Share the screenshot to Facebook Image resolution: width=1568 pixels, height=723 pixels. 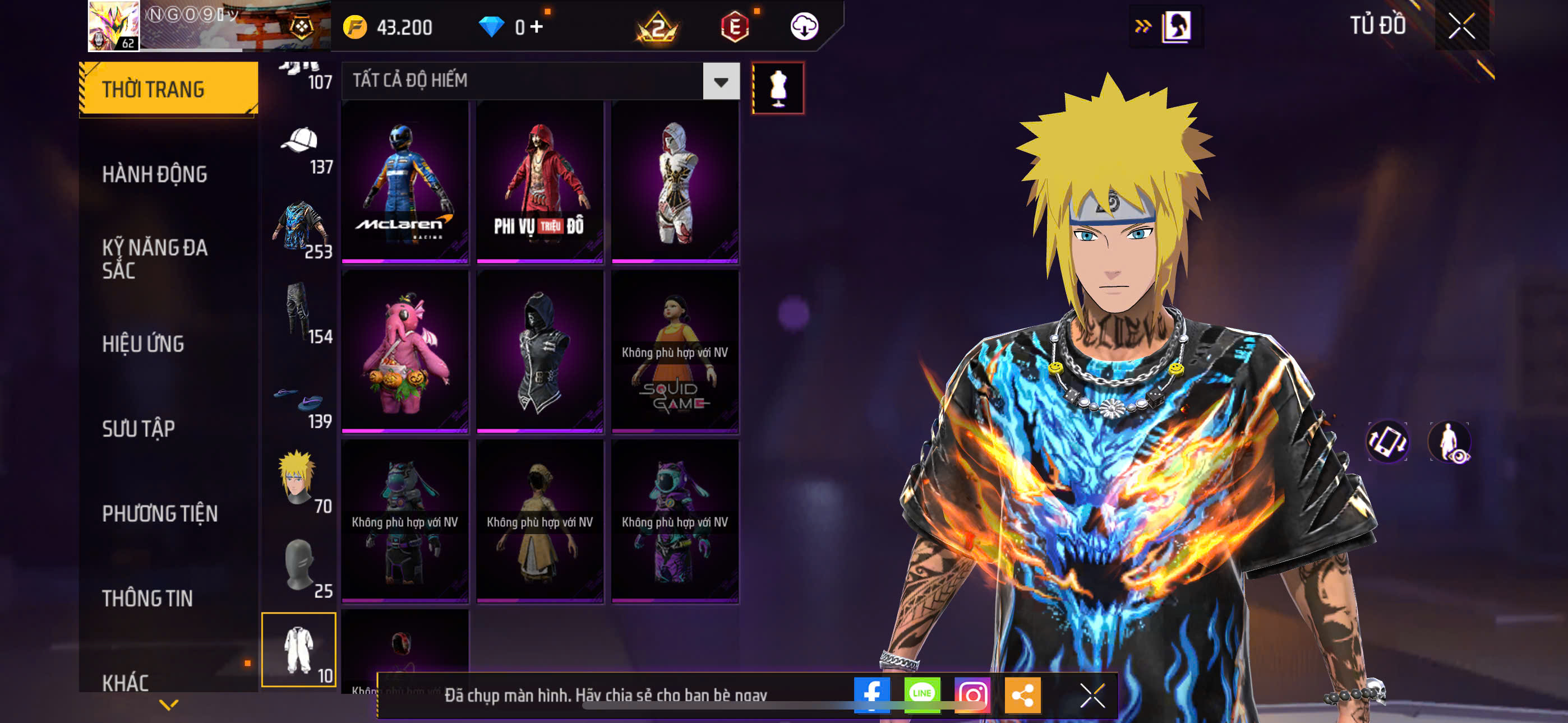[871, 694]
